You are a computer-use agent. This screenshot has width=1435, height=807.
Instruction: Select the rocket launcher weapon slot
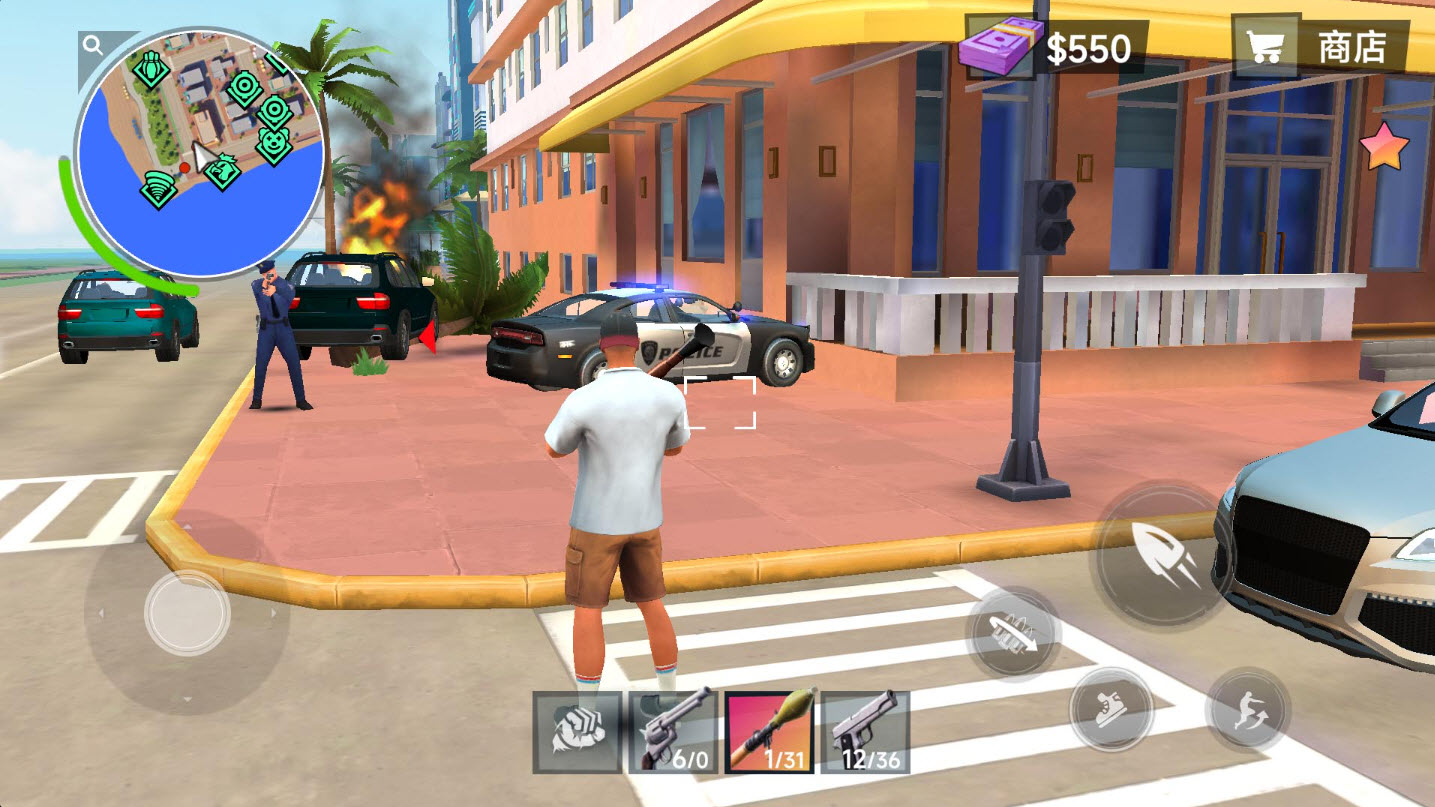(768, 732)
